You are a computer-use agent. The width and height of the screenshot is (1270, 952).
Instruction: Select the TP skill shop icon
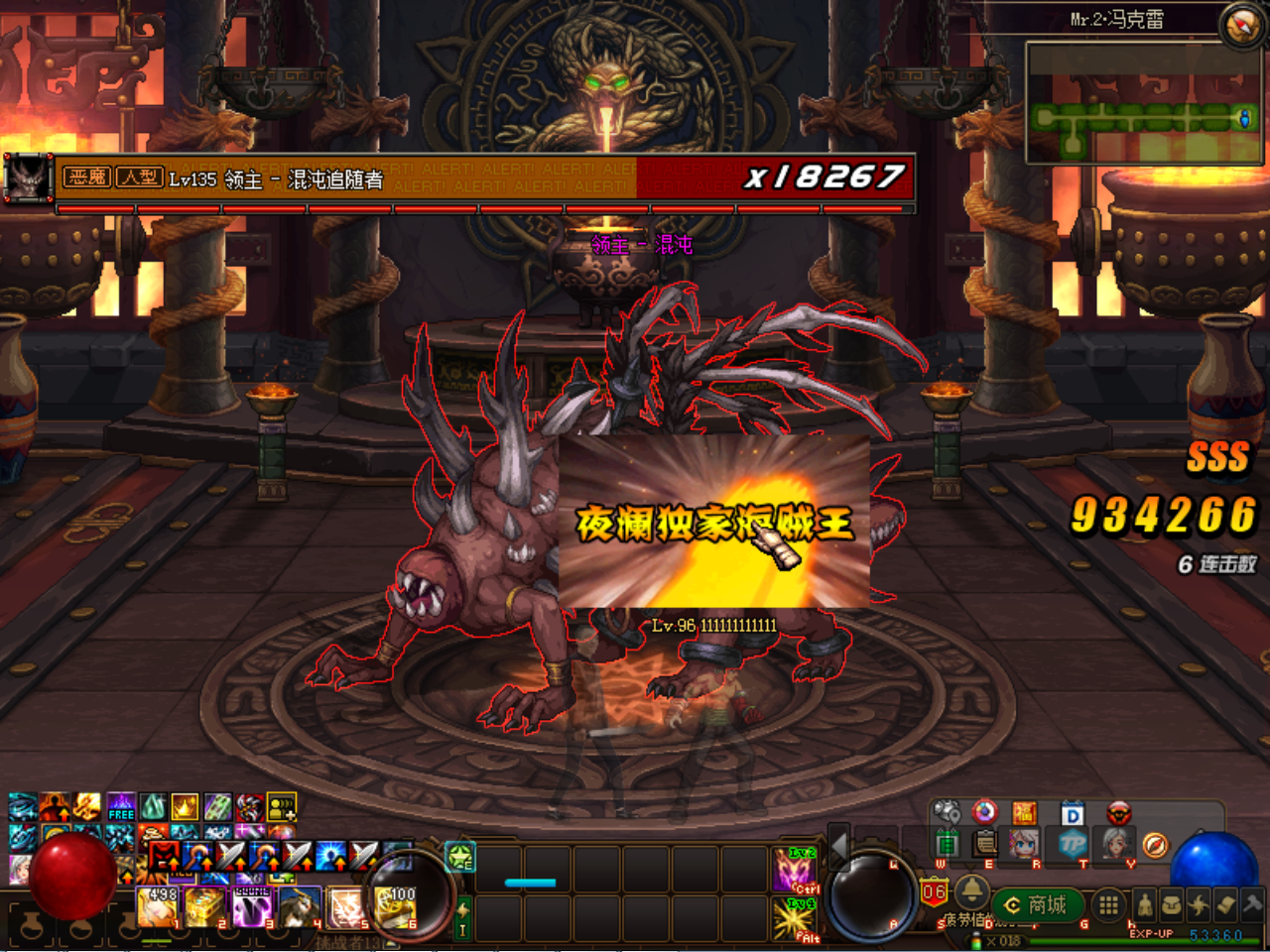(x=1075, y=845)
